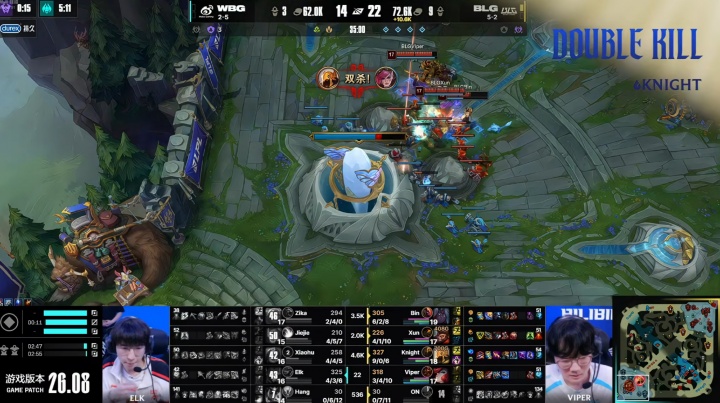Select Hang's scoreboard row
The width and height of the screenshot is (720, 403).
tap(310, 393)
